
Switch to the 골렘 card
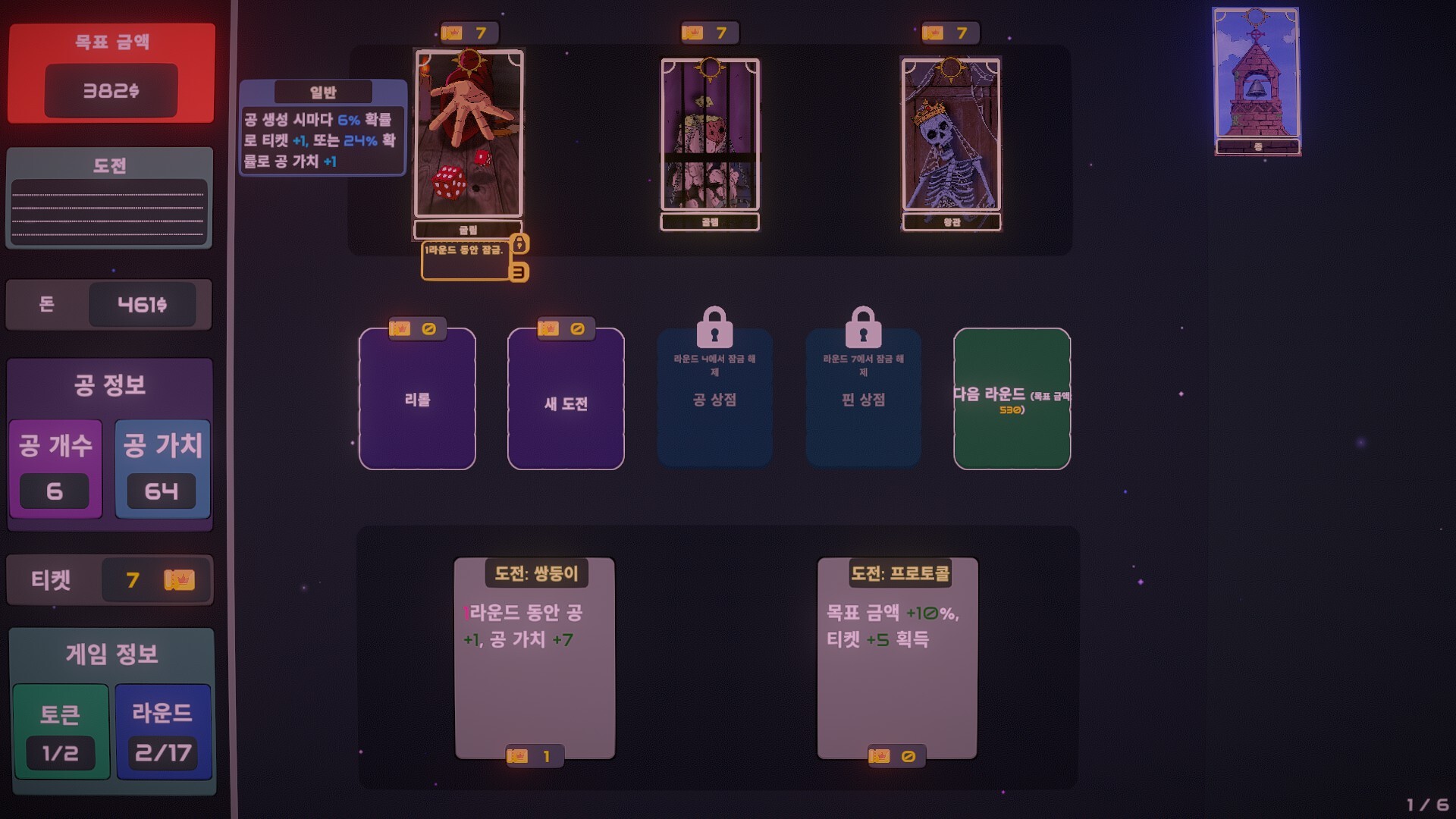click(711, 136)
